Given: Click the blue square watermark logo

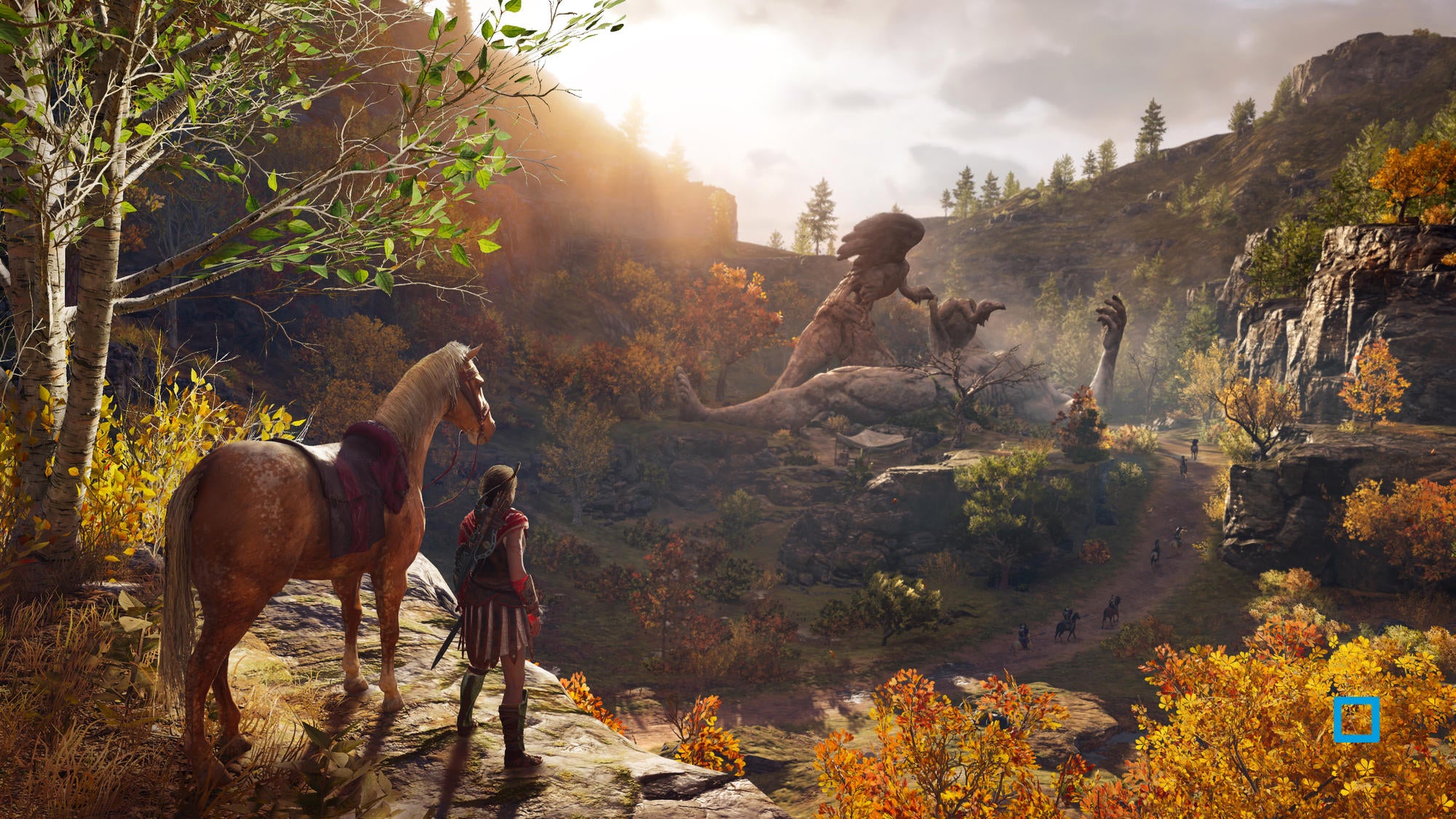Looking at the screenshot, I should click(1356, 719).
